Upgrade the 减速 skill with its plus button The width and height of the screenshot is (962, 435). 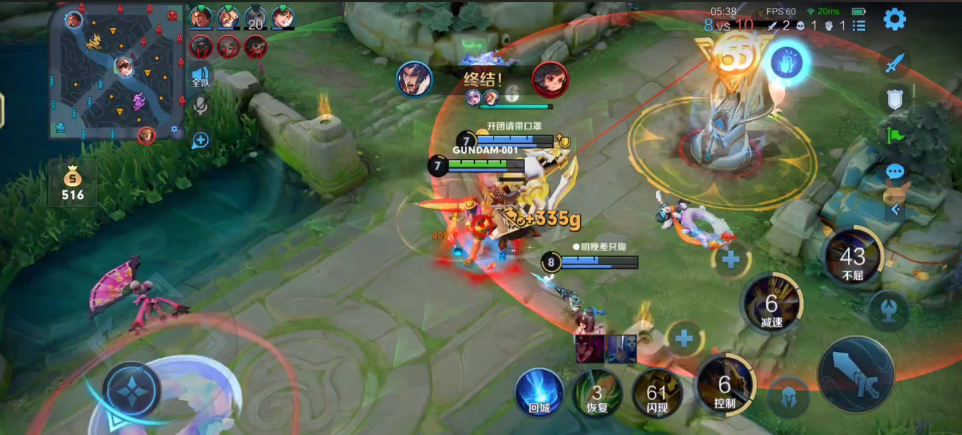[730, 259]
